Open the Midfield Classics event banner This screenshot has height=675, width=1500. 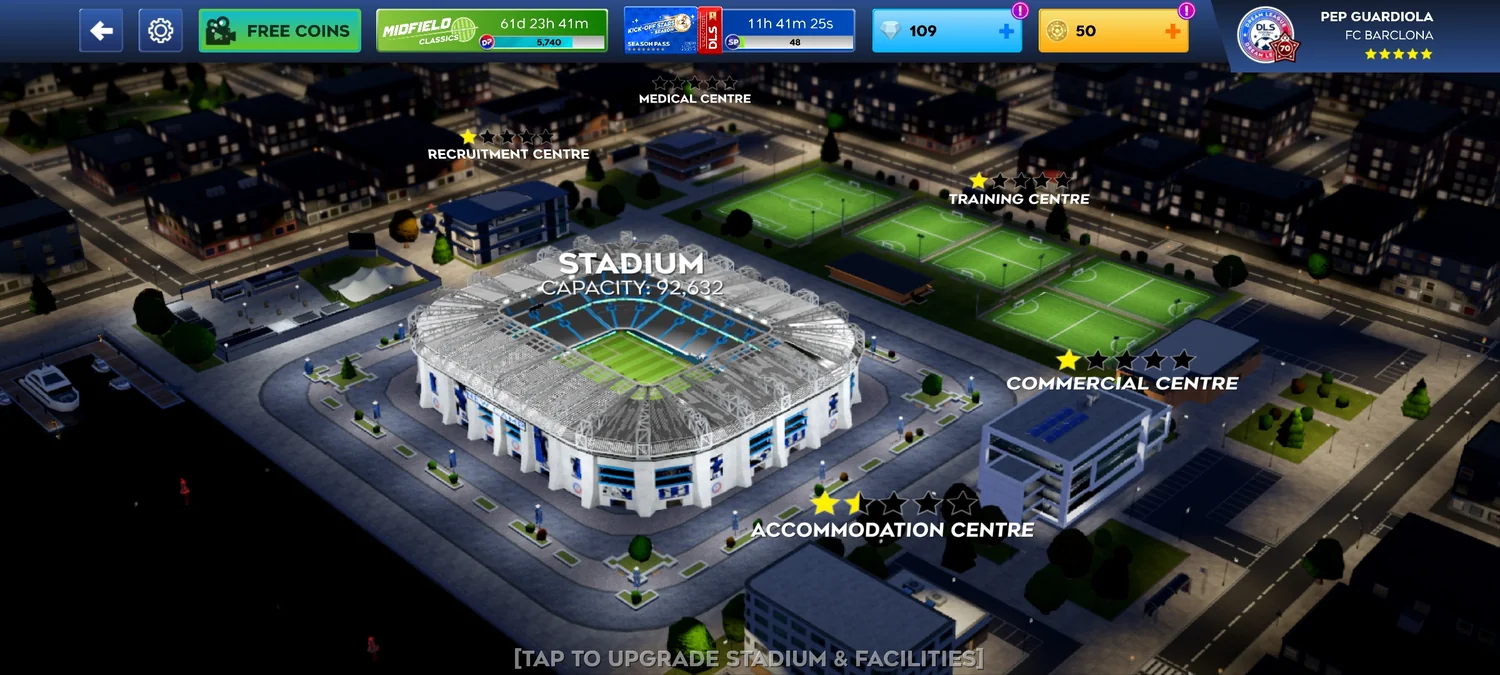pyautogui.click(x=491, y=31)
